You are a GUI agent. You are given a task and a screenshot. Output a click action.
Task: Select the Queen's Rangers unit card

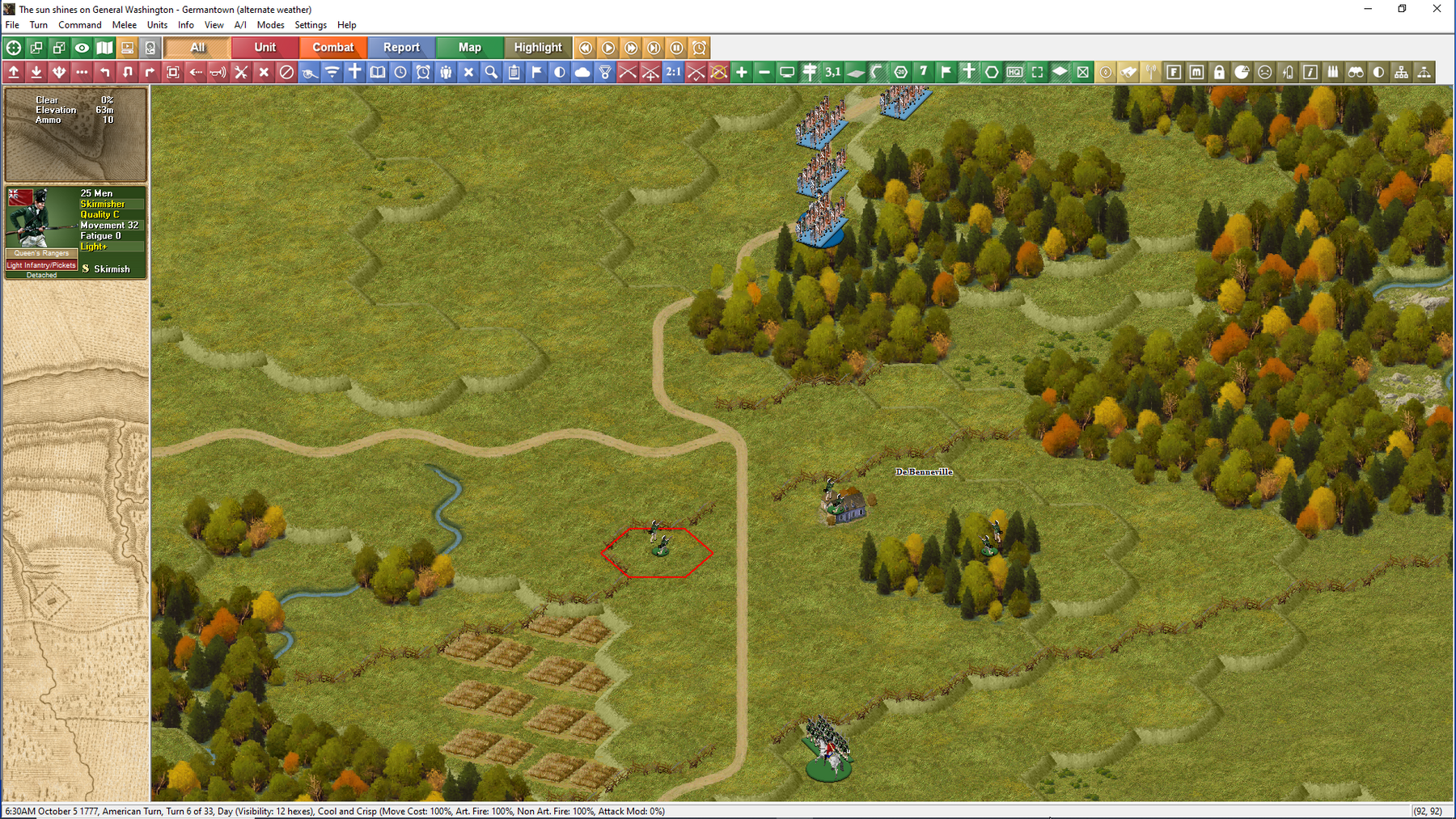[75, 232]
